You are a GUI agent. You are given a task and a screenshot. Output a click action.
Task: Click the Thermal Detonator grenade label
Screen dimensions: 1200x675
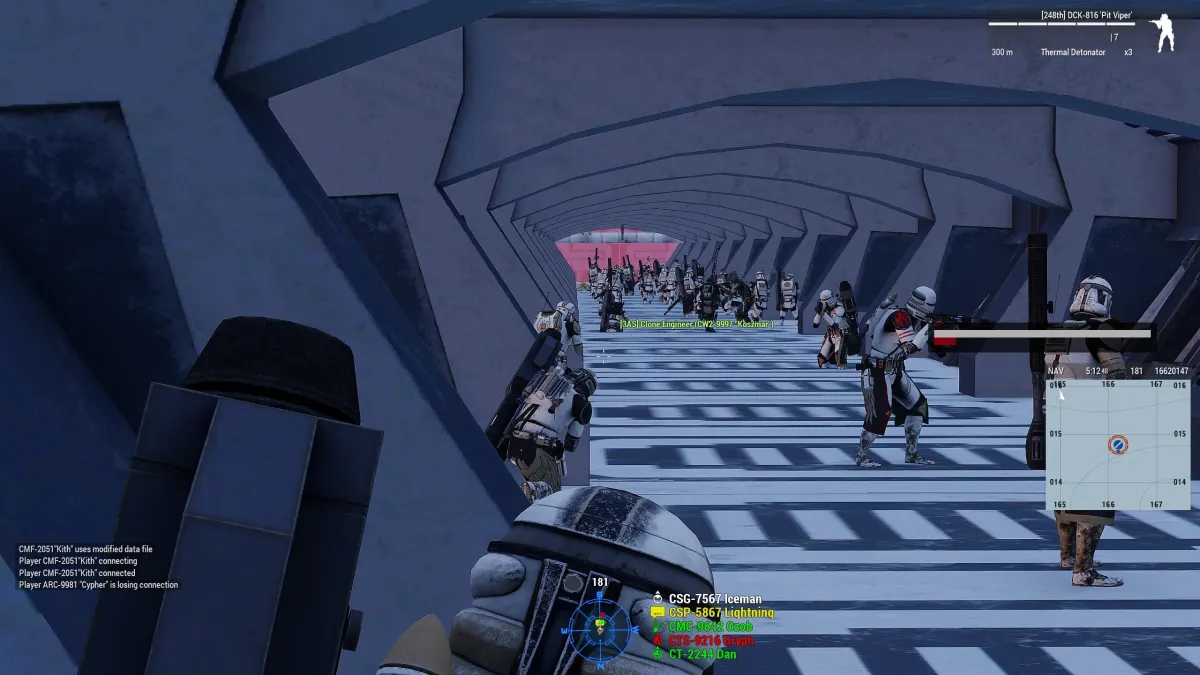point(1074,52)
